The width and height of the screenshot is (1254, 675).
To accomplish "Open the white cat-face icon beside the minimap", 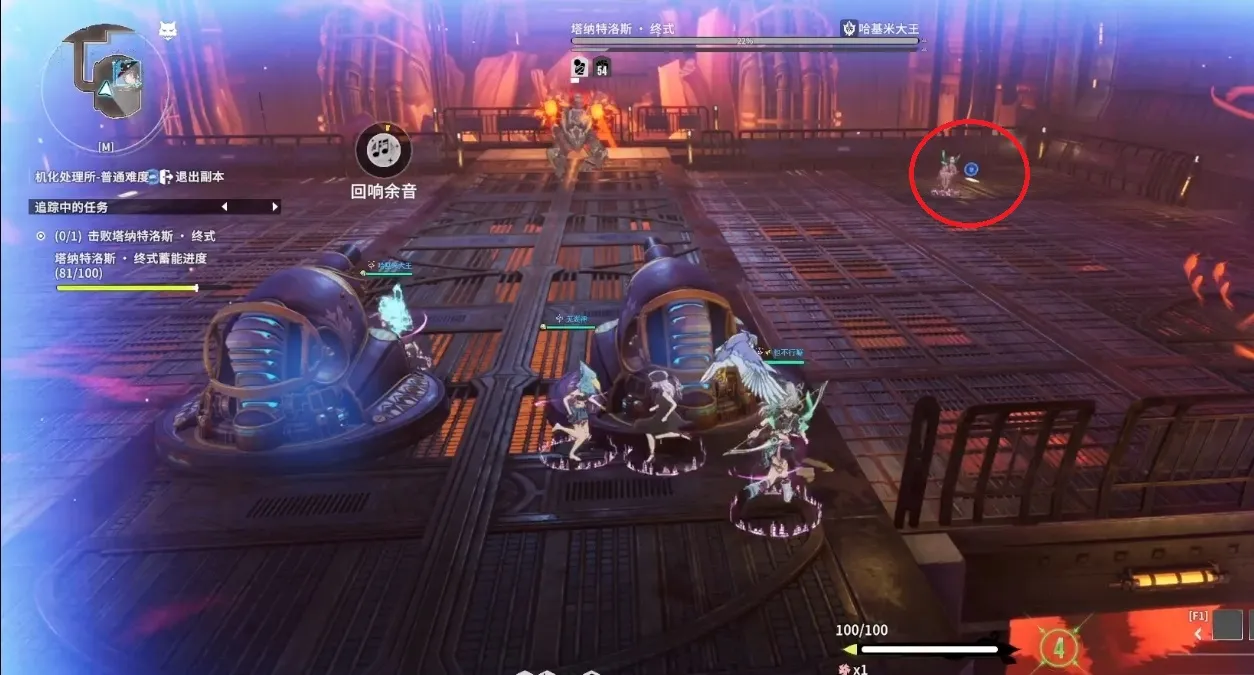I will [x=168, y=31].
